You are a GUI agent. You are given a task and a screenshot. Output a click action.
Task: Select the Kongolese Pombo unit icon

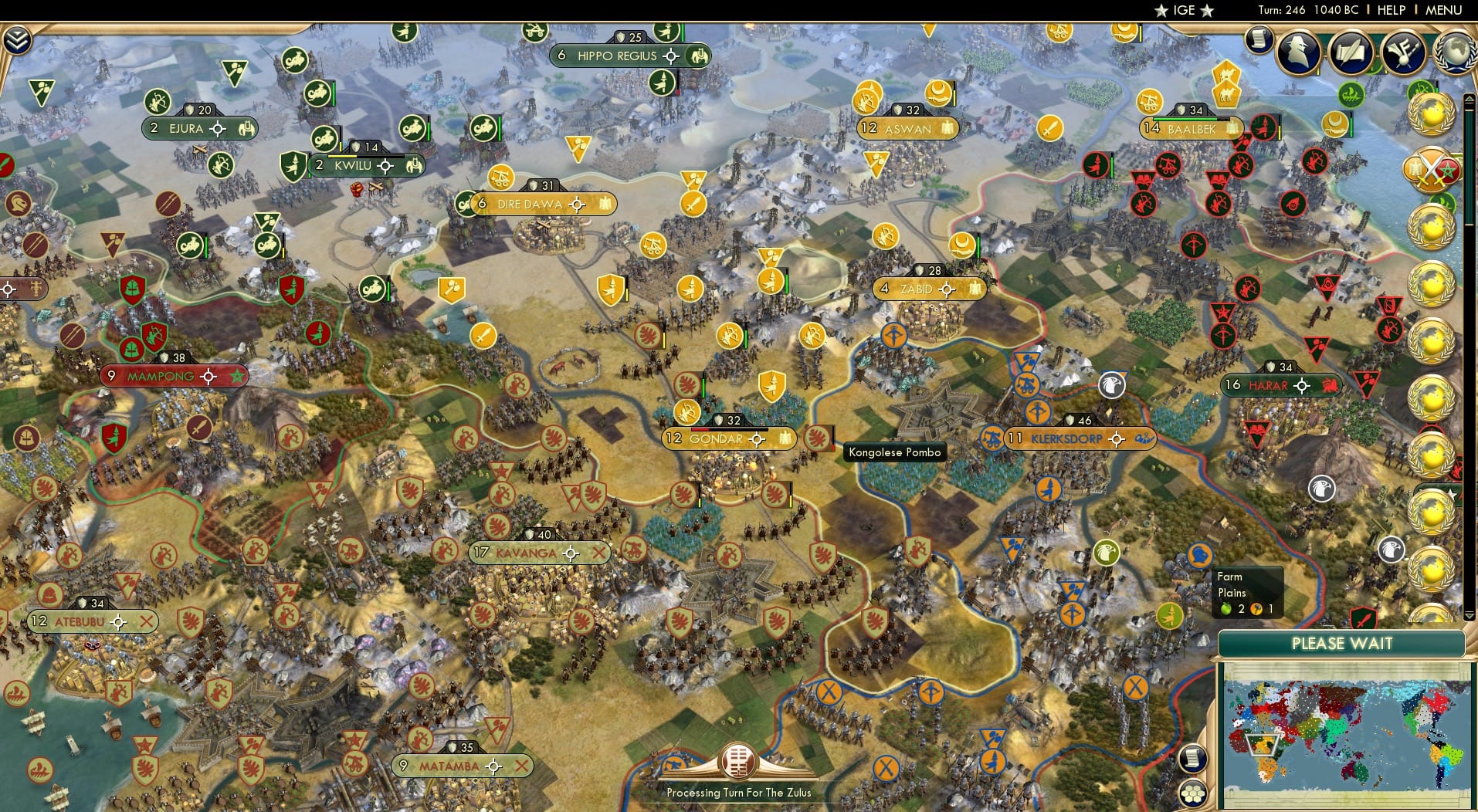818,437
